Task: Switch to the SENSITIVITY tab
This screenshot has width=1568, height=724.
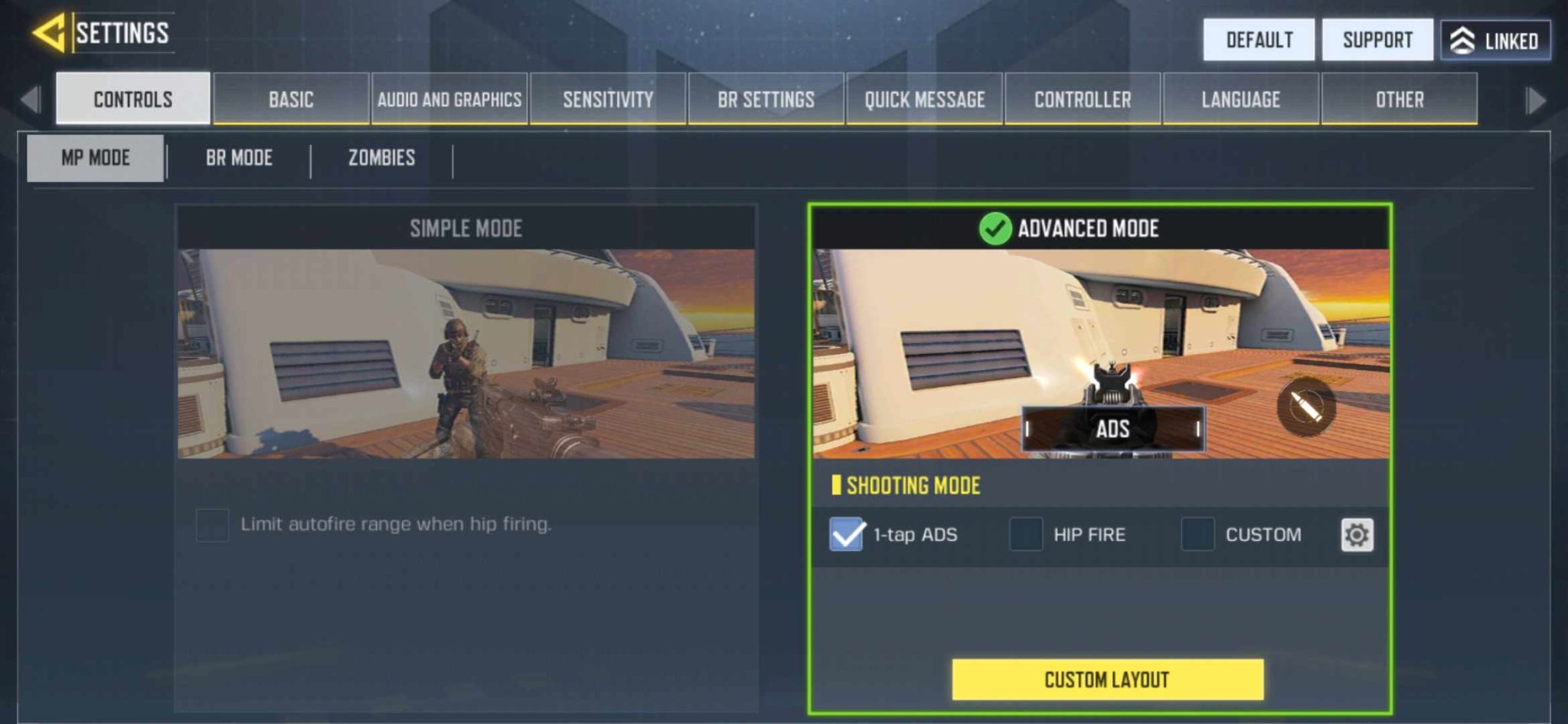Action: tap(607, 99)
